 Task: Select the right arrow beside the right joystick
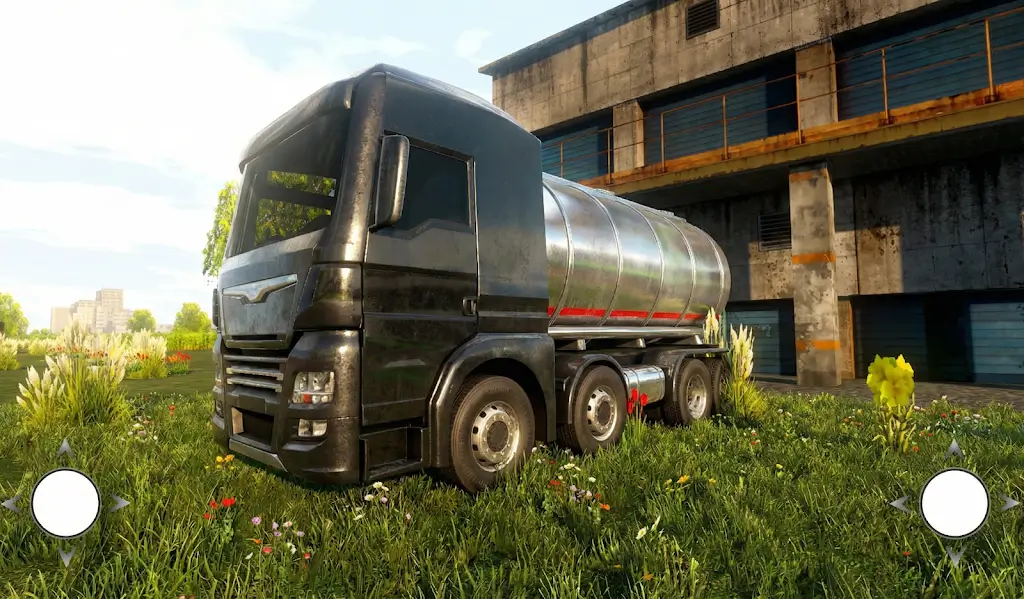(x=1008, y=503)
